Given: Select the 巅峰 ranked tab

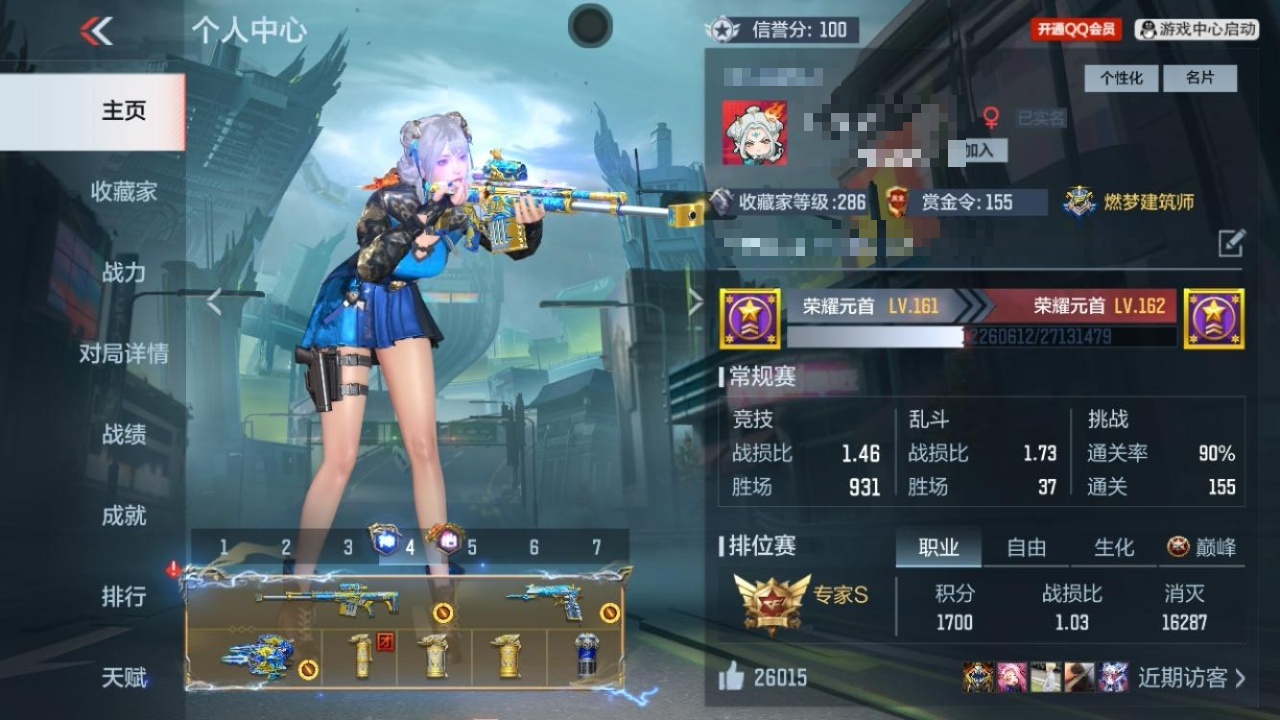Looking at the screenshot, I should (1201, 547).
